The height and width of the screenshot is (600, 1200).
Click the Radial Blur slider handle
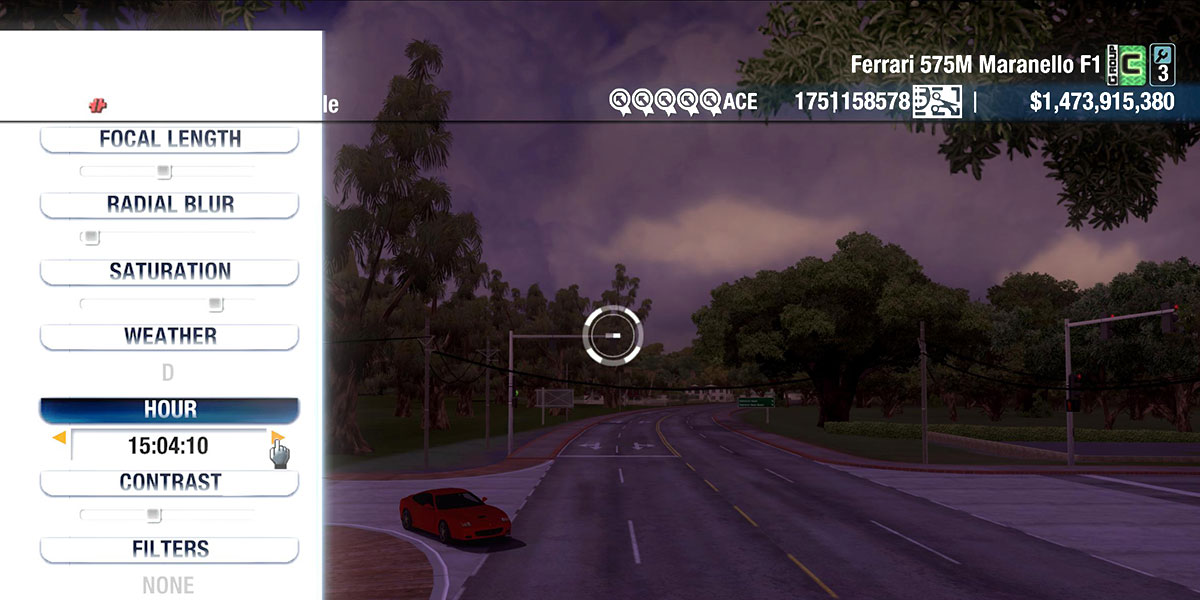click(91, 238)
